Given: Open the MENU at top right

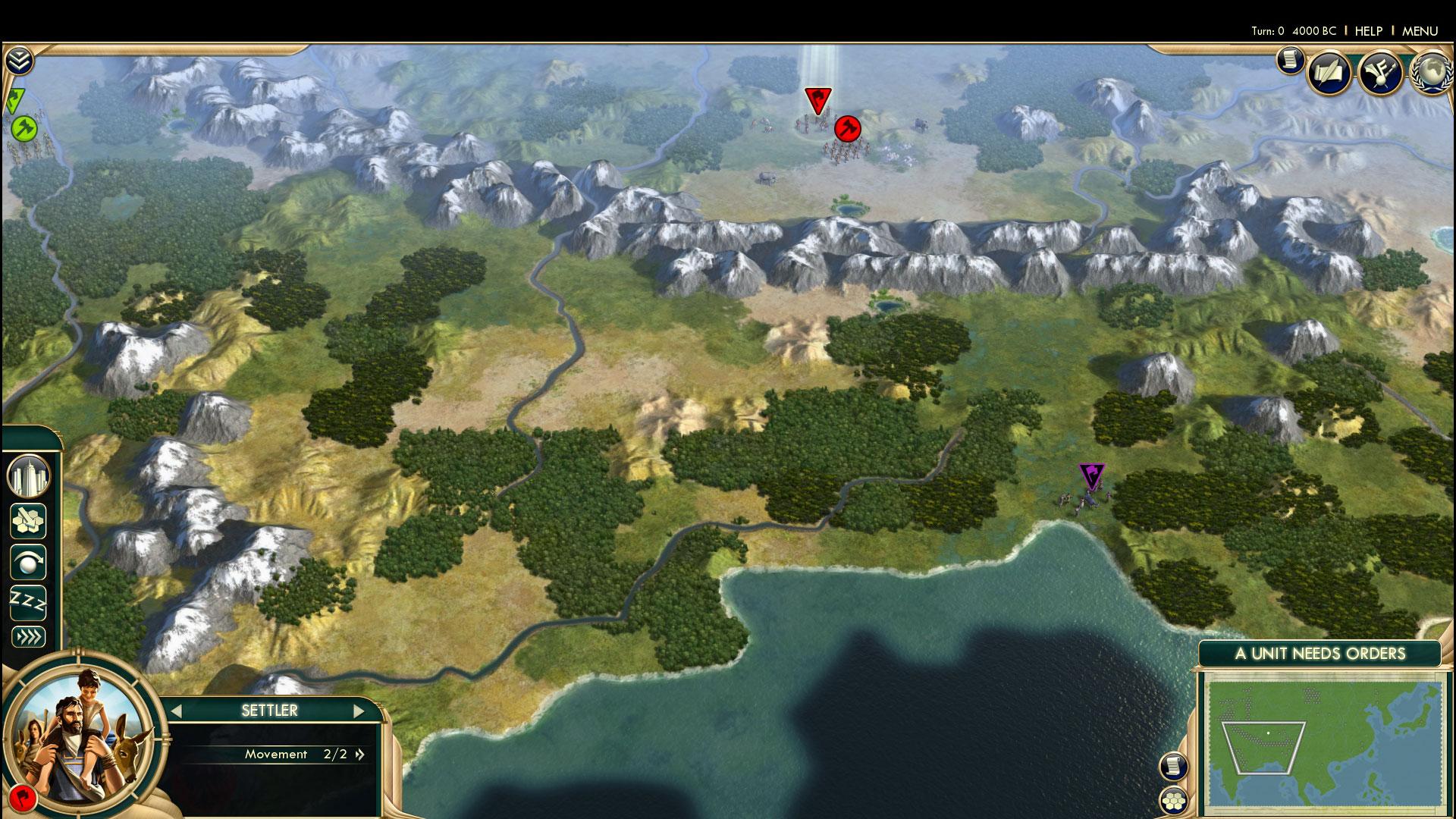Looking at the screenshot, I should click(1420, 31).
